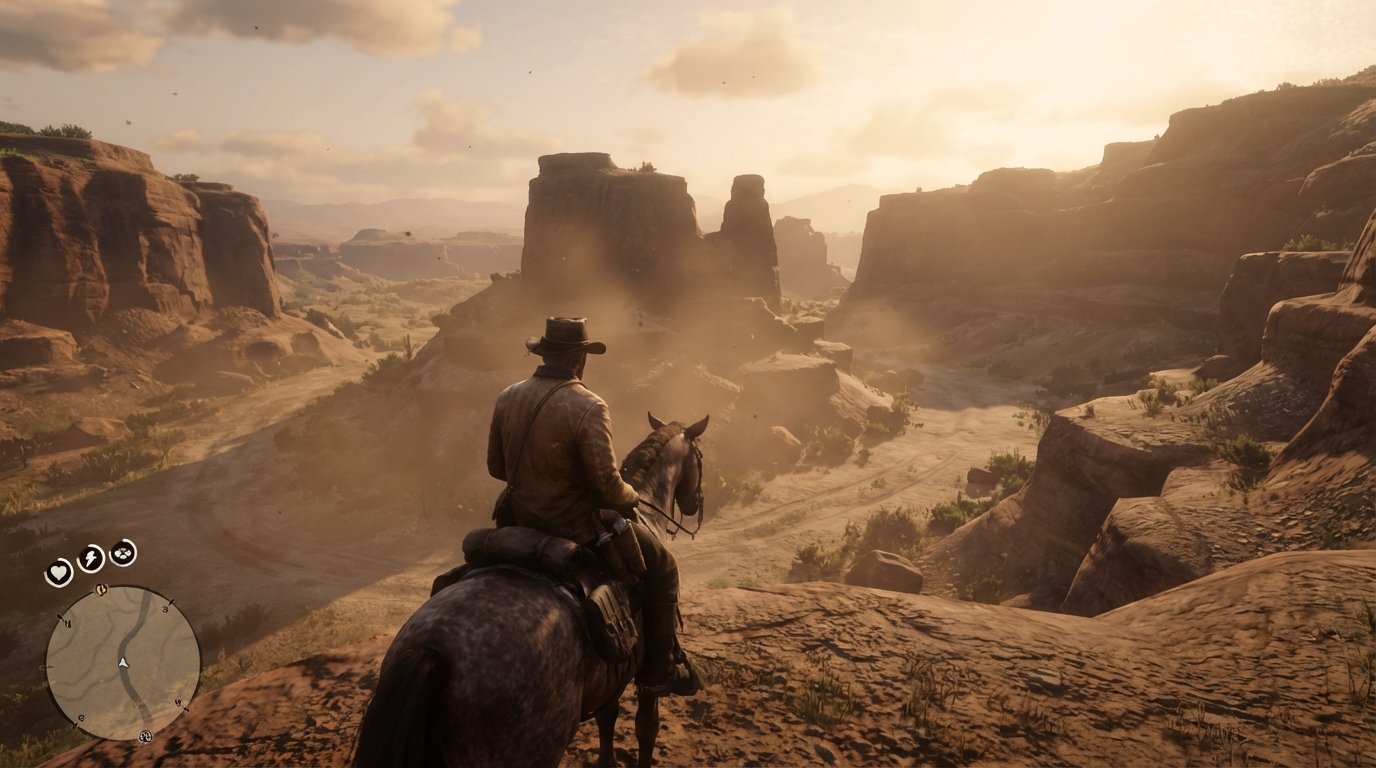This screenshot has width=1376, height=768.
Task: Select the Dead Eye core icon
Action: coord(121,553)
